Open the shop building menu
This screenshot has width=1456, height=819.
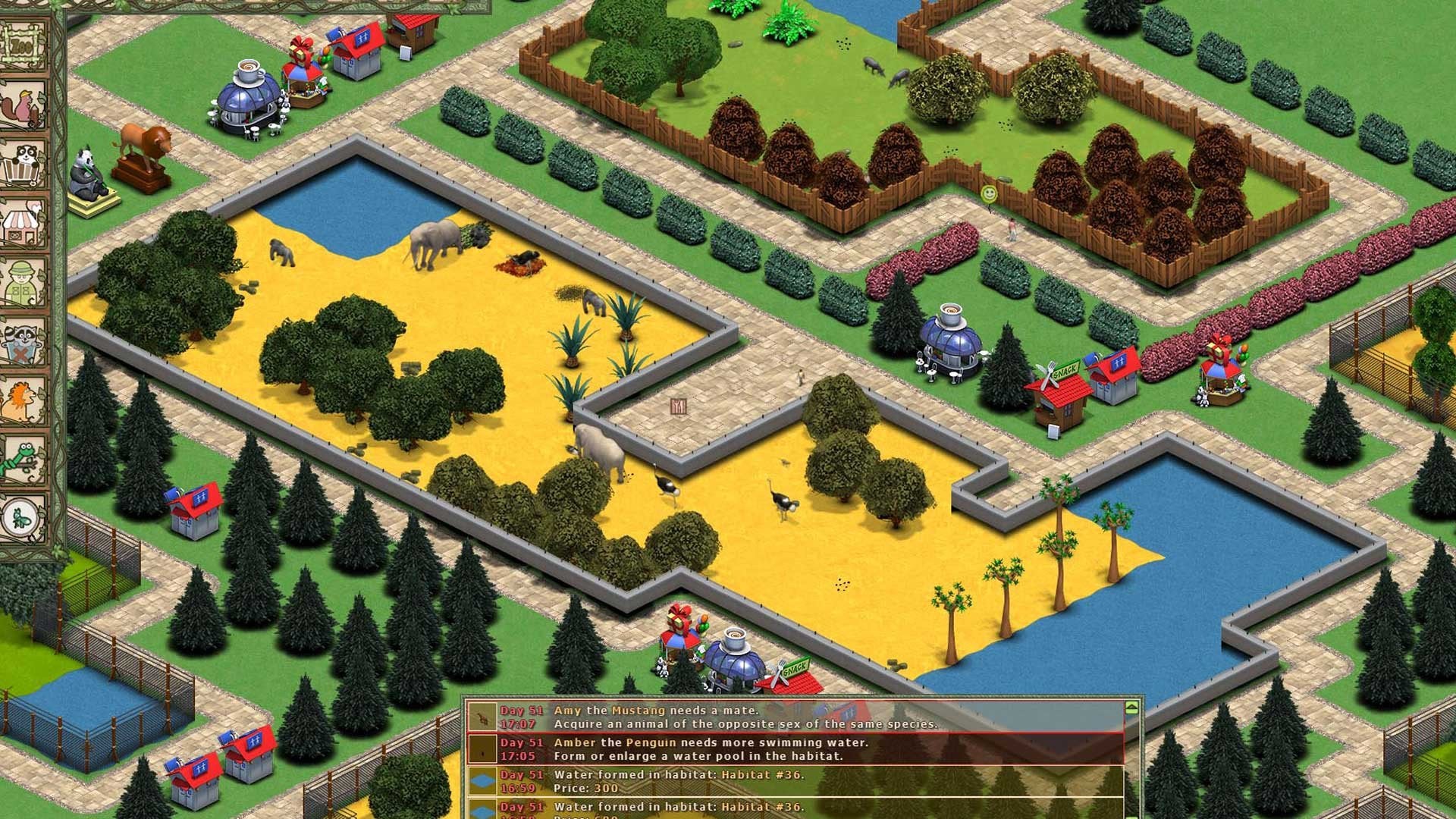point(24,224)
